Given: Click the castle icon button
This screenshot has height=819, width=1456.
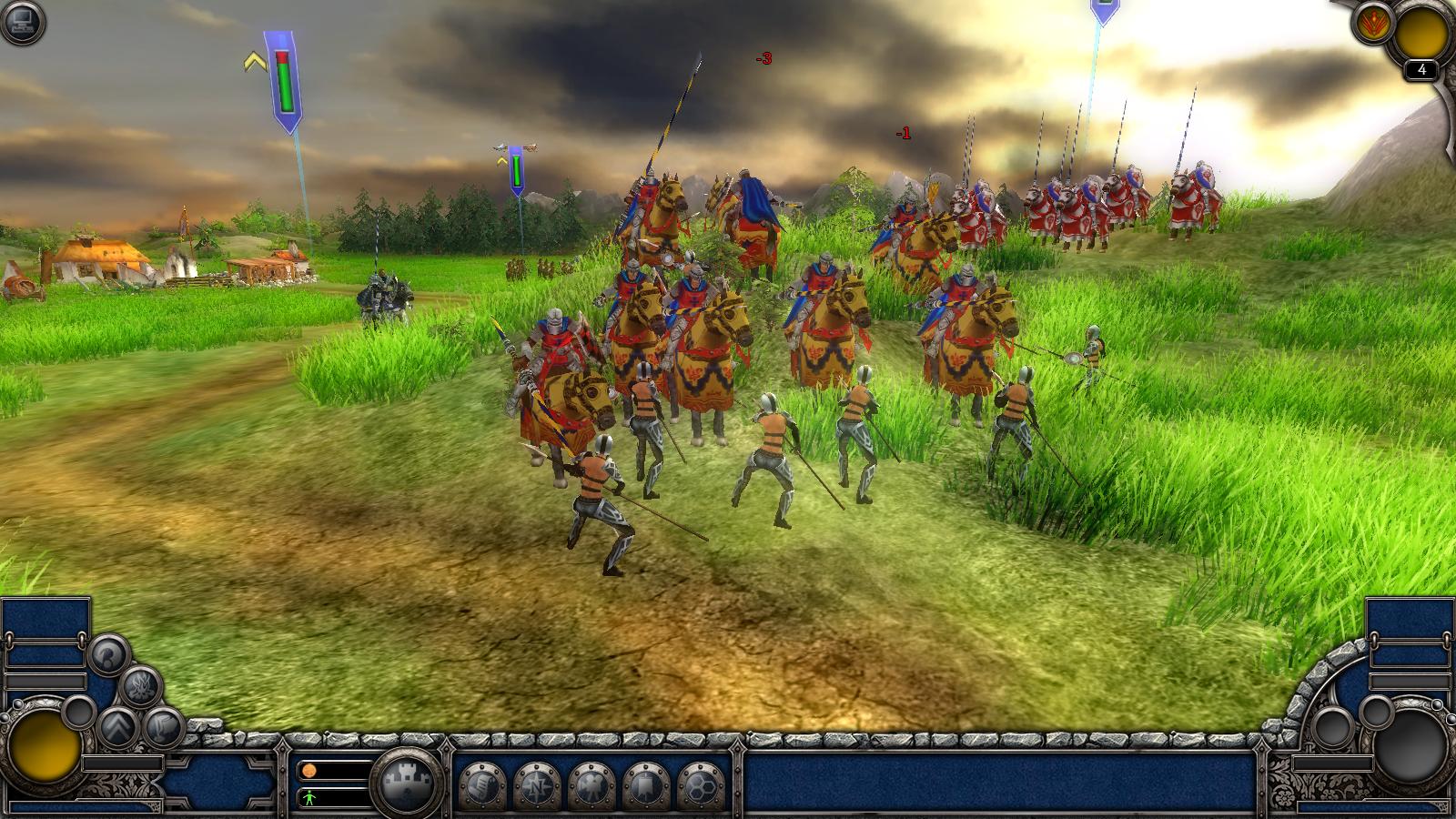Looking at the screenshot, I should click(x=408, y=781).
